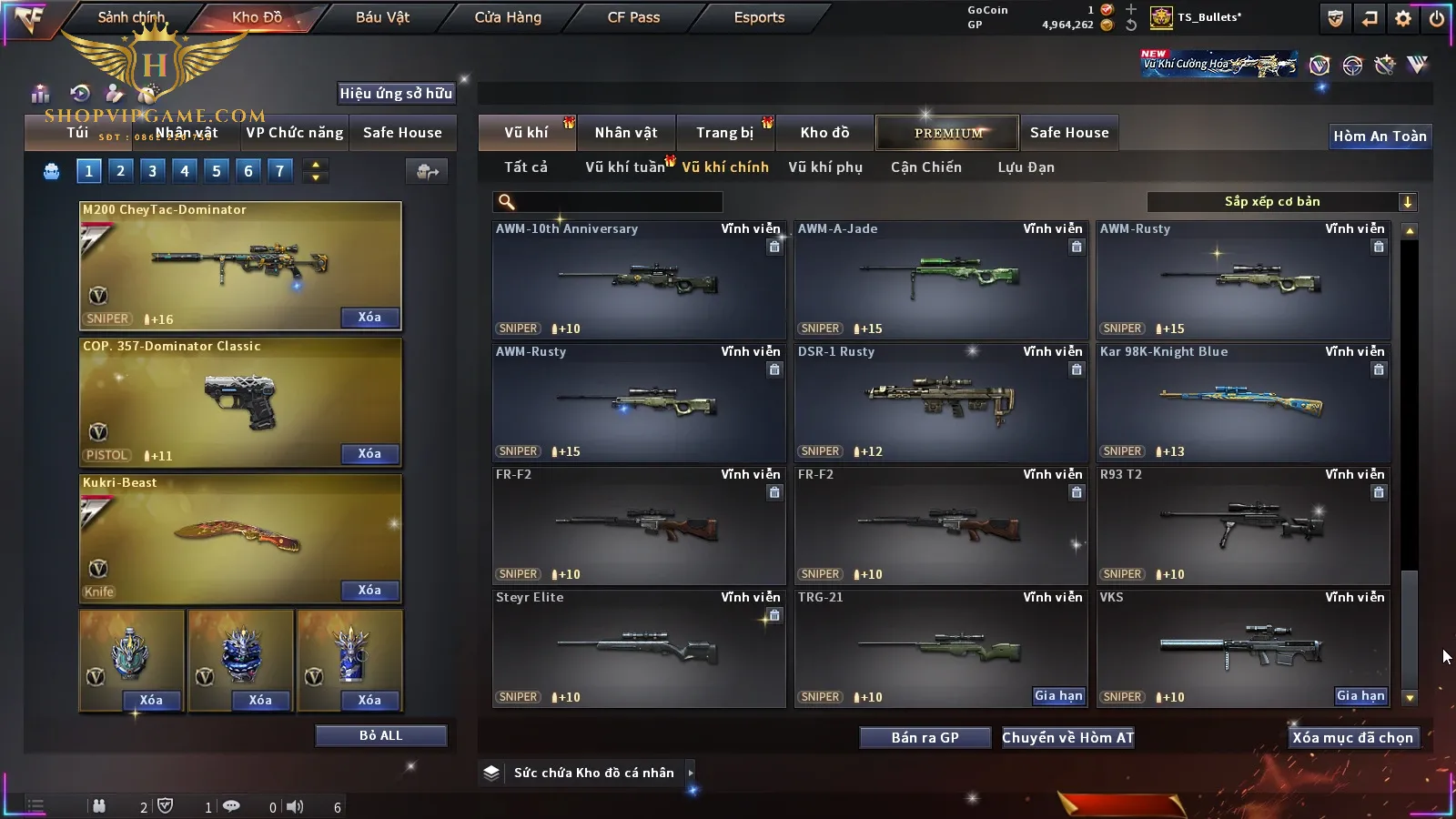The width and height of the screenshot is (1456, 819).
Task: Select the Nhân vật inventory tab
Action: tap(626, 133)
